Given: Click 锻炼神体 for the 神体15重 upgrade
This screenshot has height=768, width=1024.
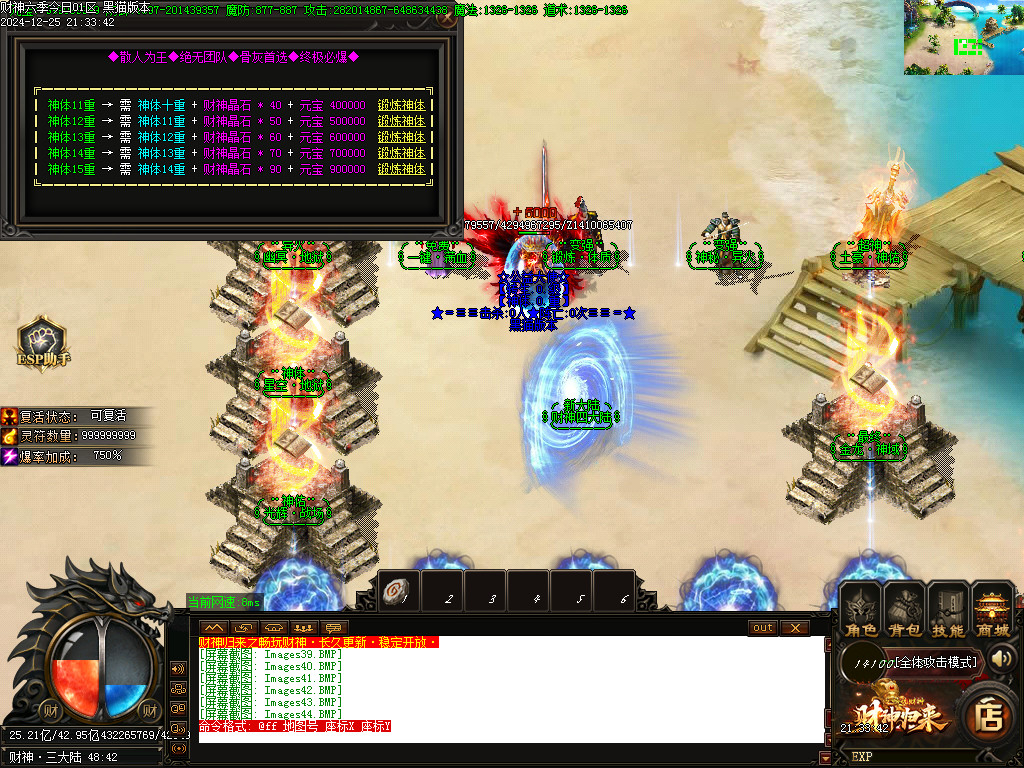Looking at the screenshot, I should 402,169.
